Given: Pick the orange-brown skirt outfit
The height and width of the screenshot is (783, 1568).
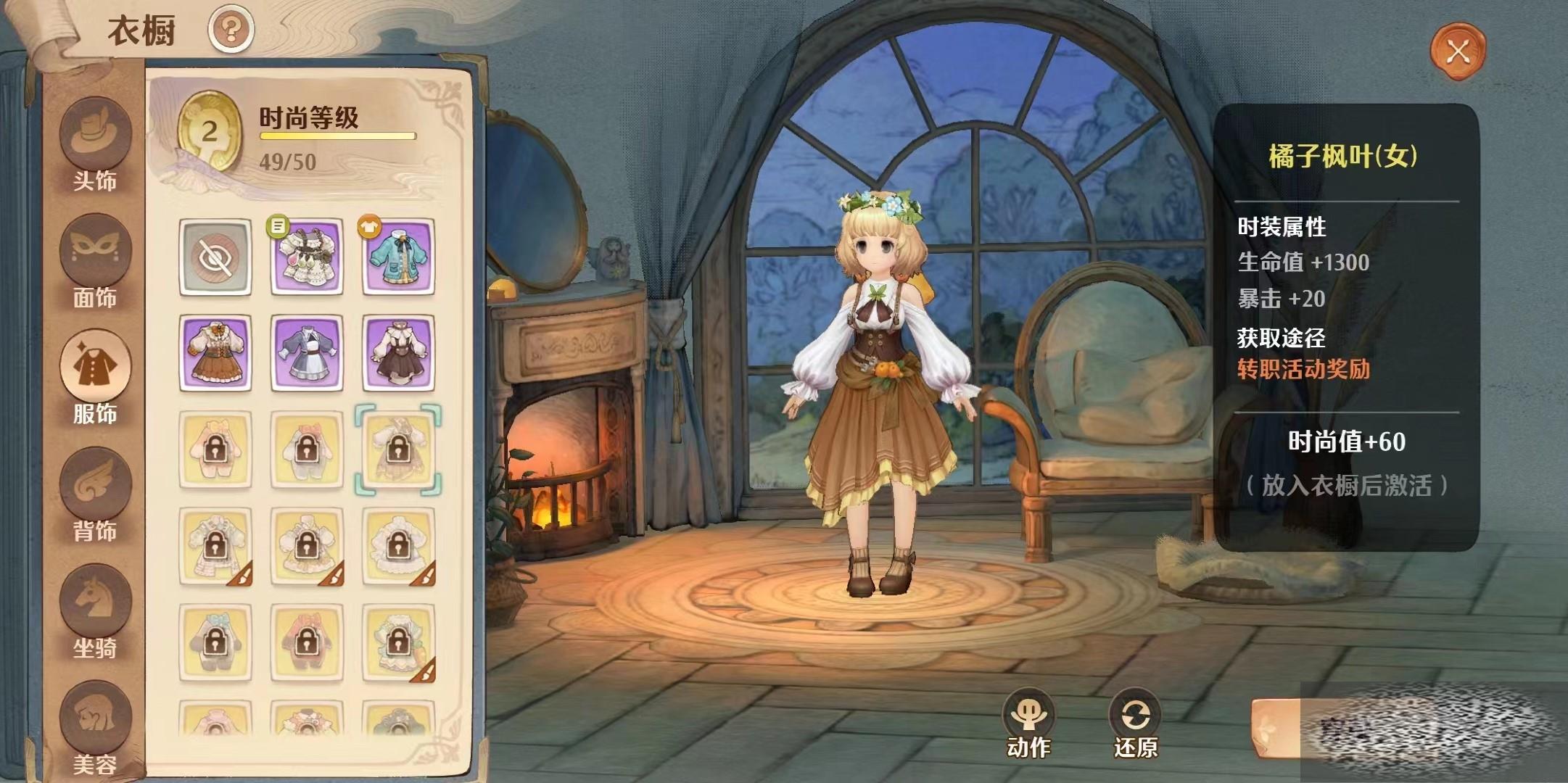Looking at the screenshot, I should (x=215, y=353).
